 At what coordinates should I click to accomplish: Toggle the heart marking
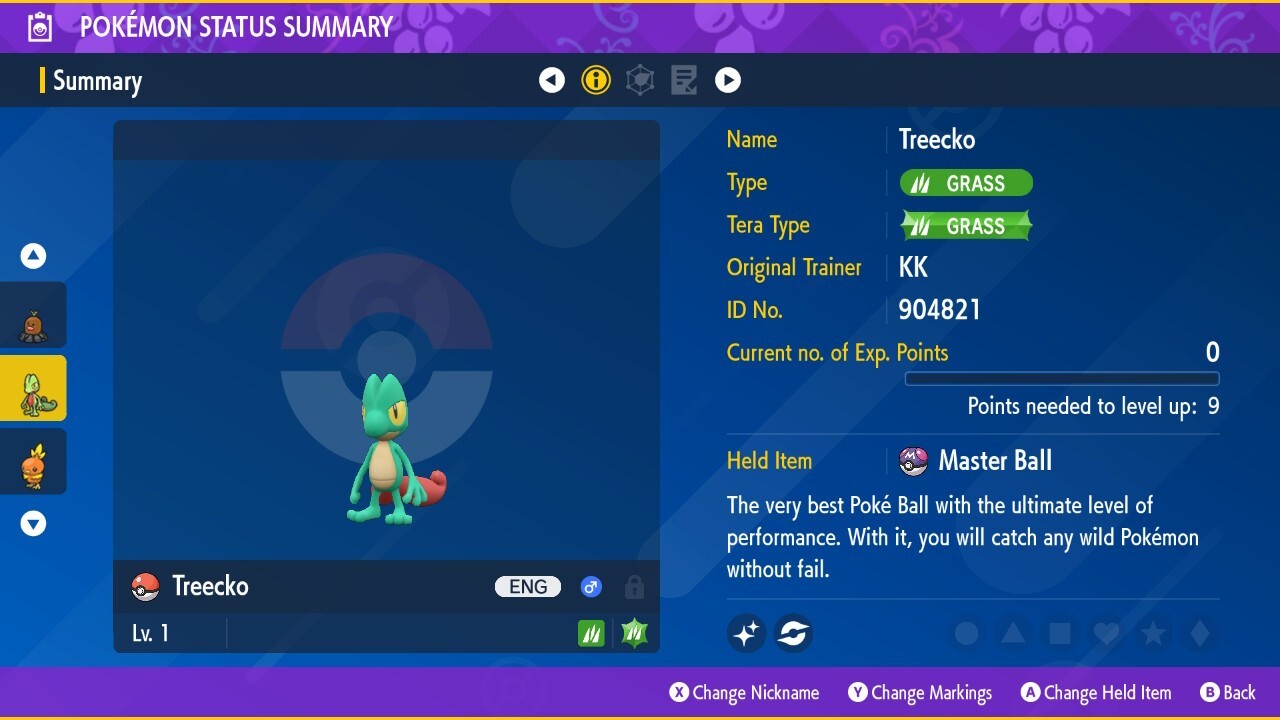[1106, 633]
